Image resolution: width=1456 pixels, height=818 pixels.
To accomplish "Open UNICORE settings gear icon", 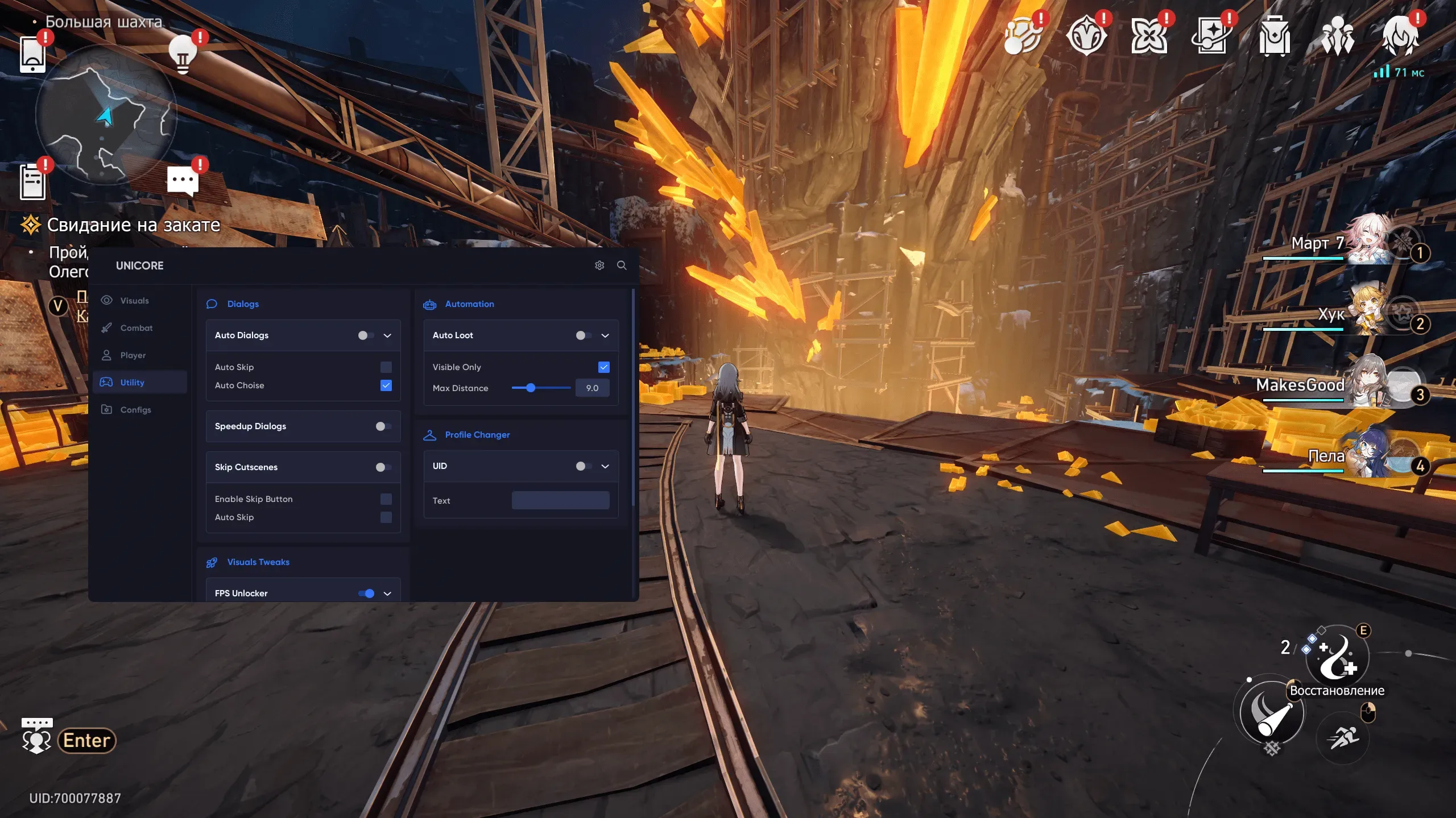I will point(599,265).
